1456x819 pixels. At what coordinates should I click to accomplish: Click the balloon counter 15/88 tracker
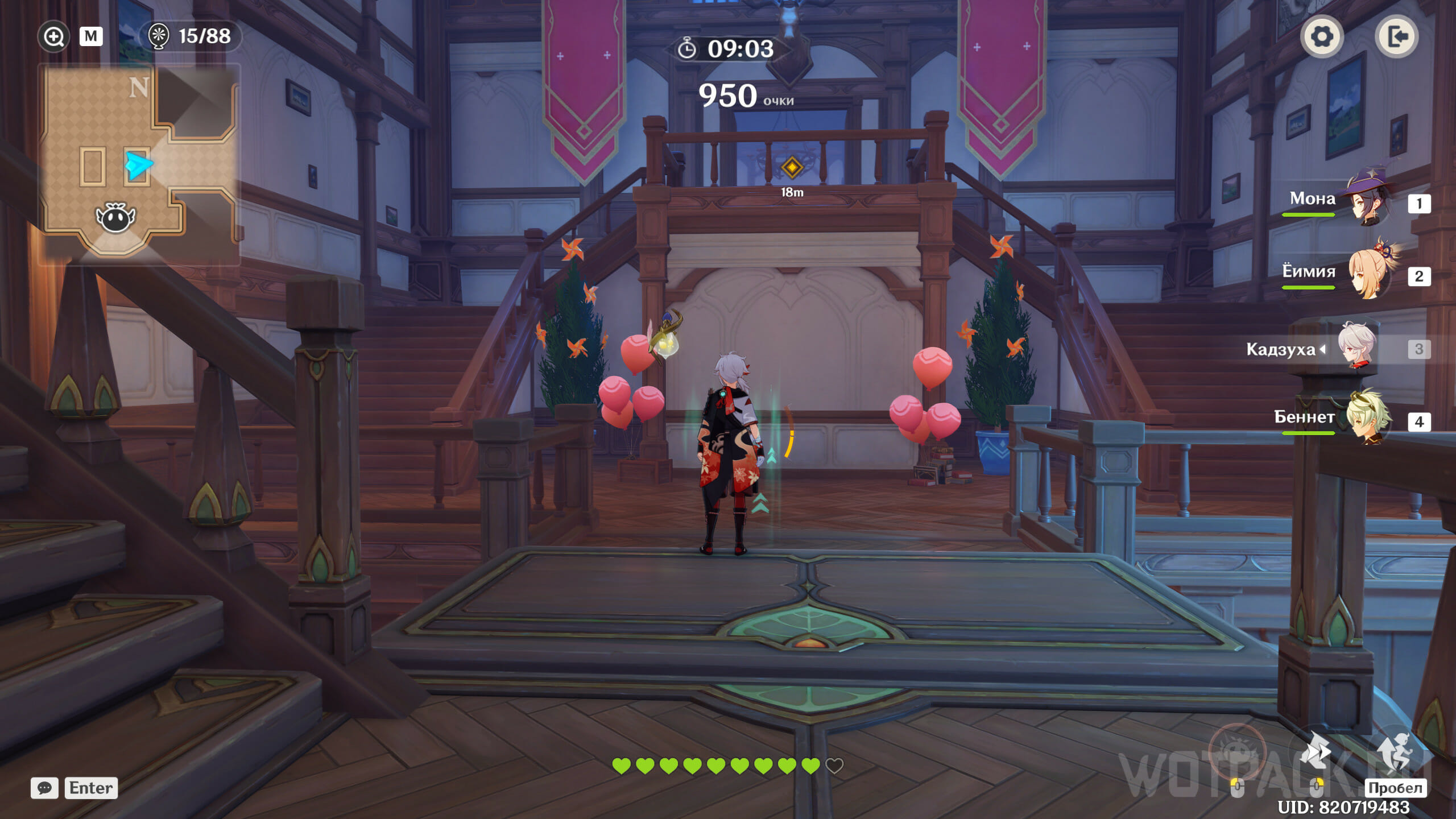tap(190, 36)
